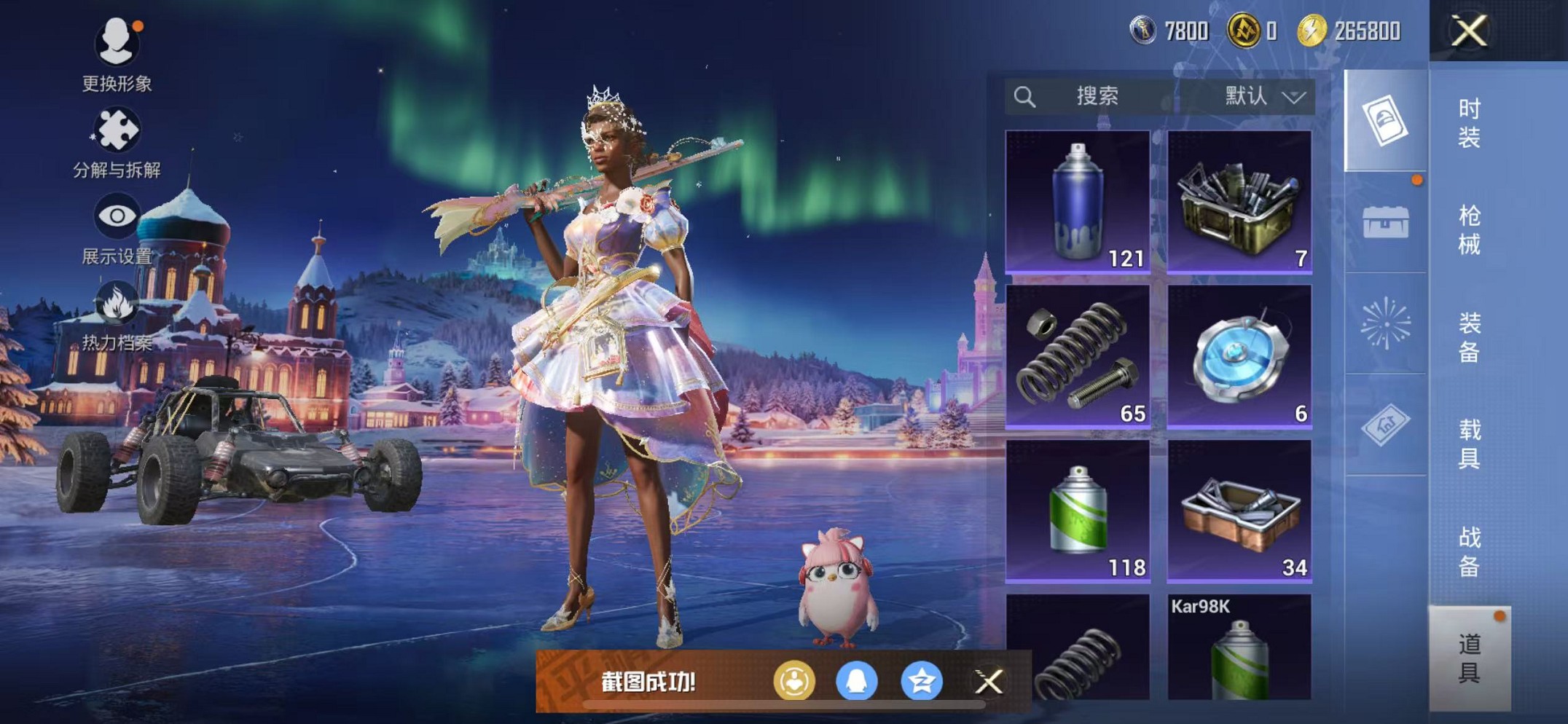Expand the 默认 sort dropdown
This screenshot has width=1568, height=724.
(x=1264, y=96)
